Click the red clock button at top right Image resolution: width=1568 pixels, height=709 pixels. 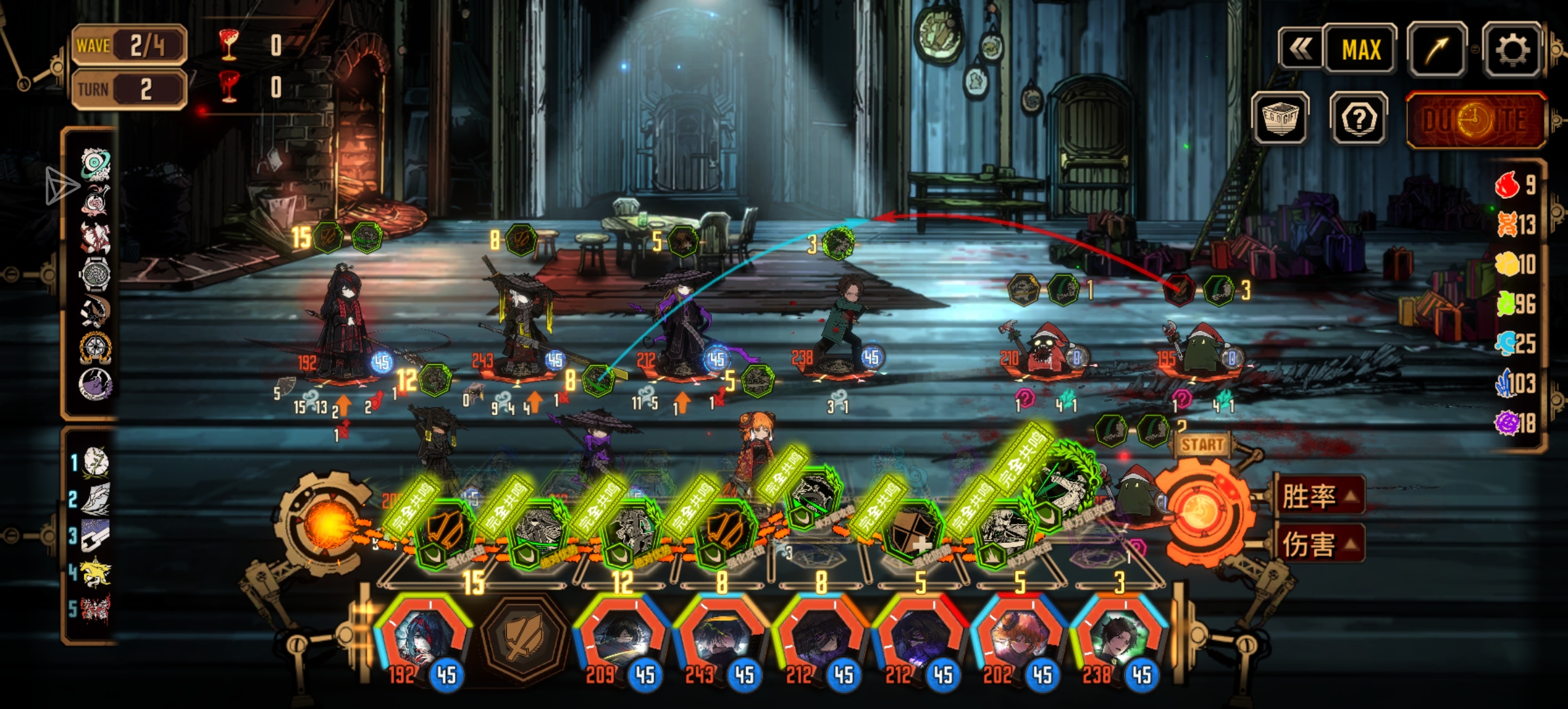pyautogui.click(x=1475, y=120)
